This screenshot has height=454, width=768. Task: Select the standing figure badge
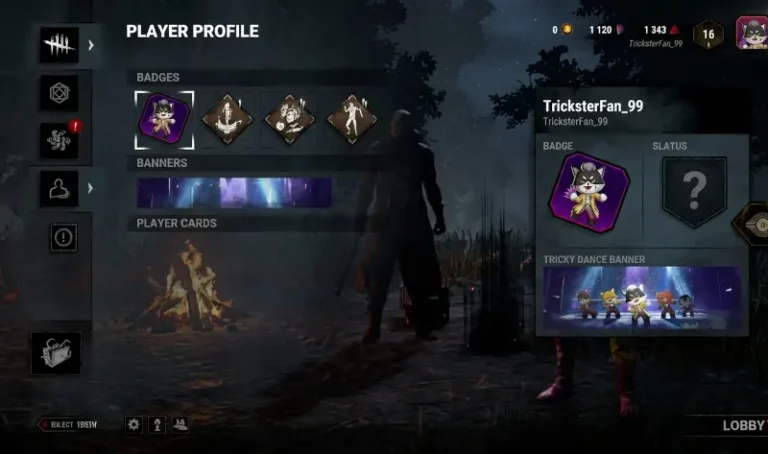(351, 119)
